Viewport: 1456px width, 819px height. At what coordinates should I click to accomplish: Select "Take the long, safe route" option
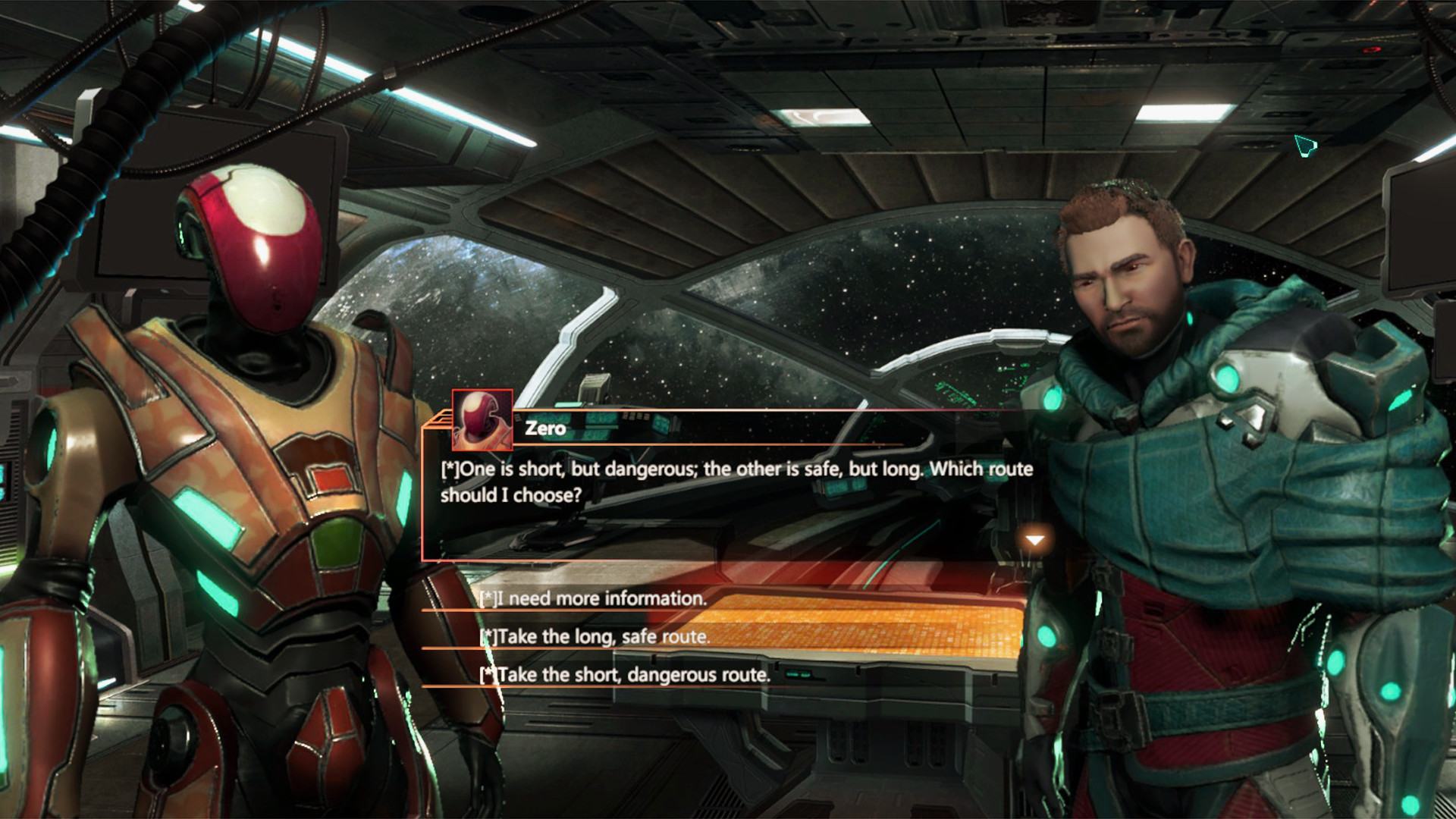point(595,637)
